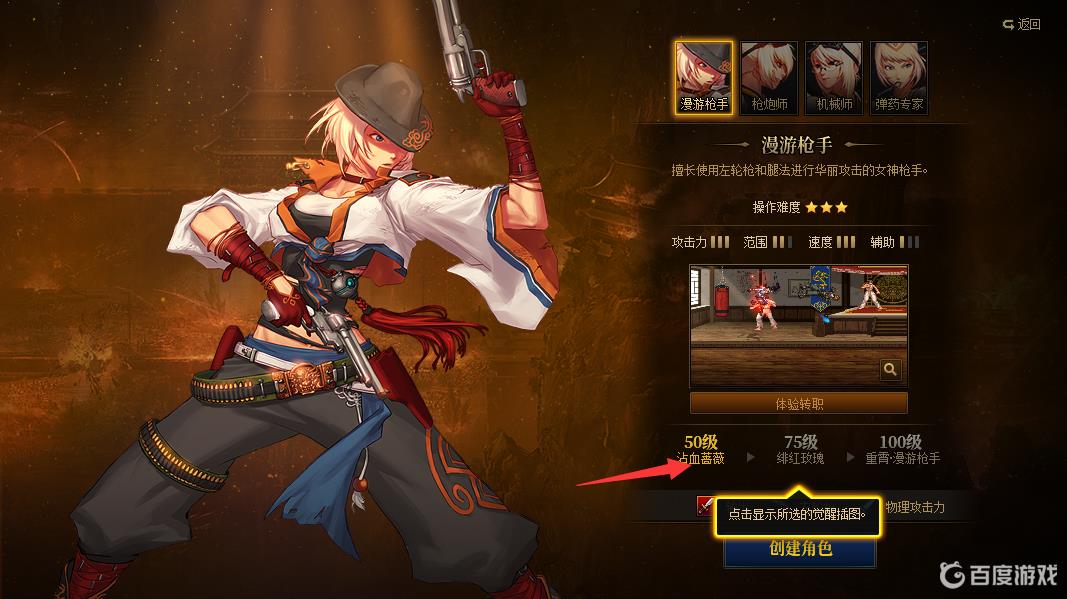1067x599 pixels.
Task: Select the 漫游枪手 class portrait
Action: pos(703,77)
